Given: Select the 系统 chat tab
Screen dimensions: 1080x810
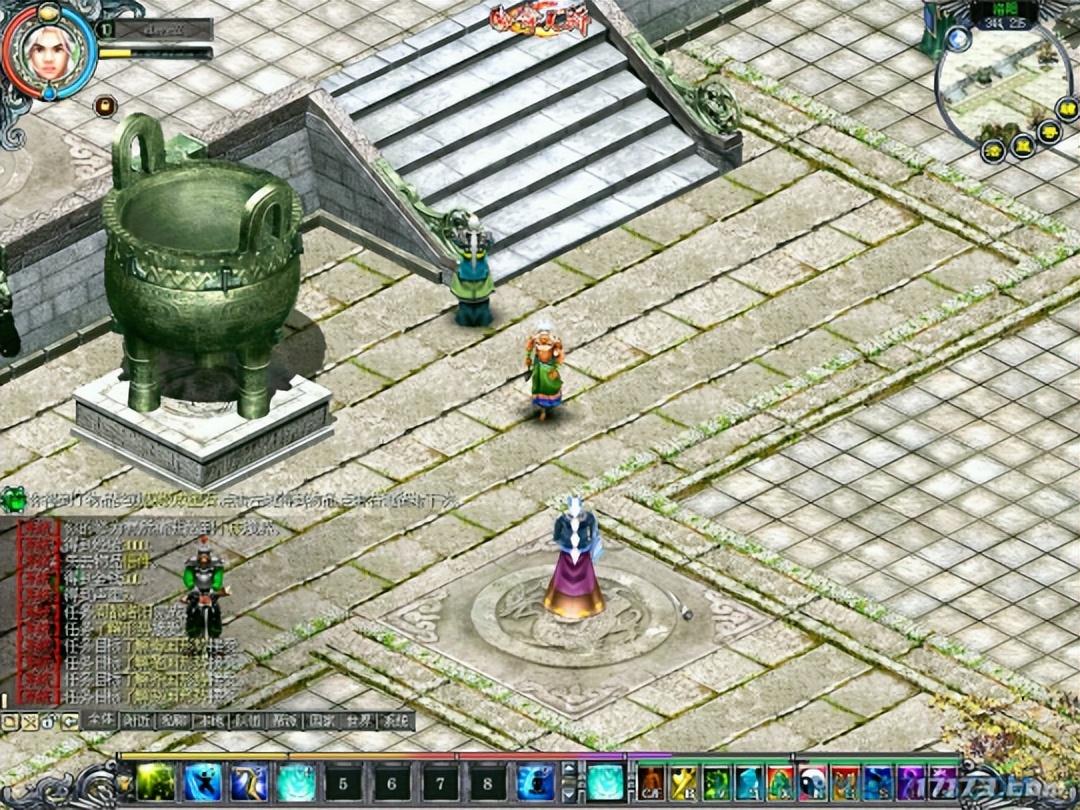Looking at the screenshot, I should point(397,720).
